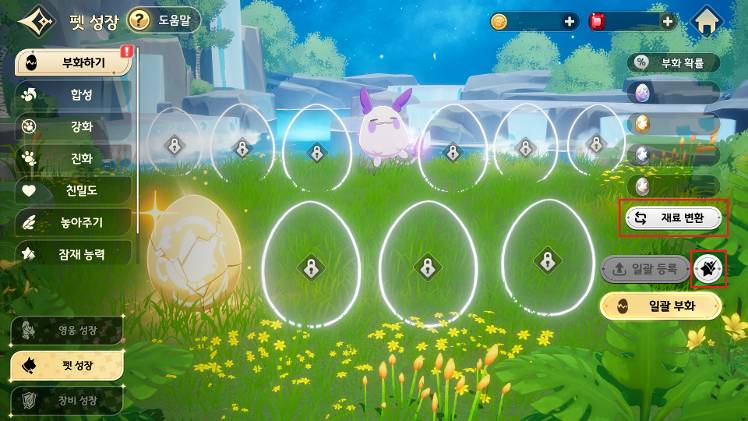
Task: Select the 부화하기 menu entry
Action: pyautogui.click(x=72, y=64)
